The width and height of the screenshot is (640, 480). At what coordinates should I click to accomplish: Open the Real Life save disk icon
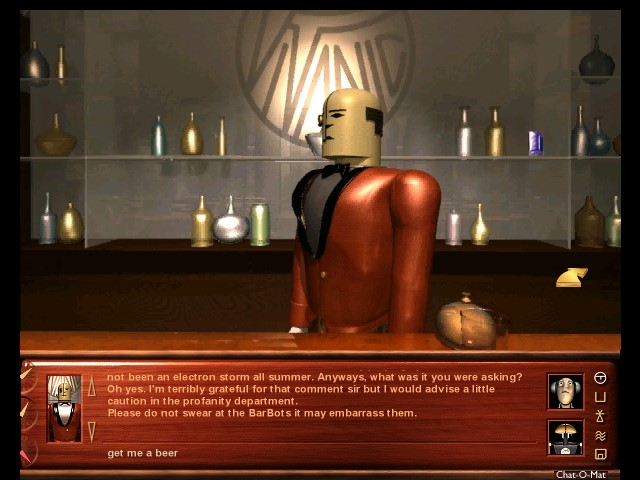click(600, 454)
